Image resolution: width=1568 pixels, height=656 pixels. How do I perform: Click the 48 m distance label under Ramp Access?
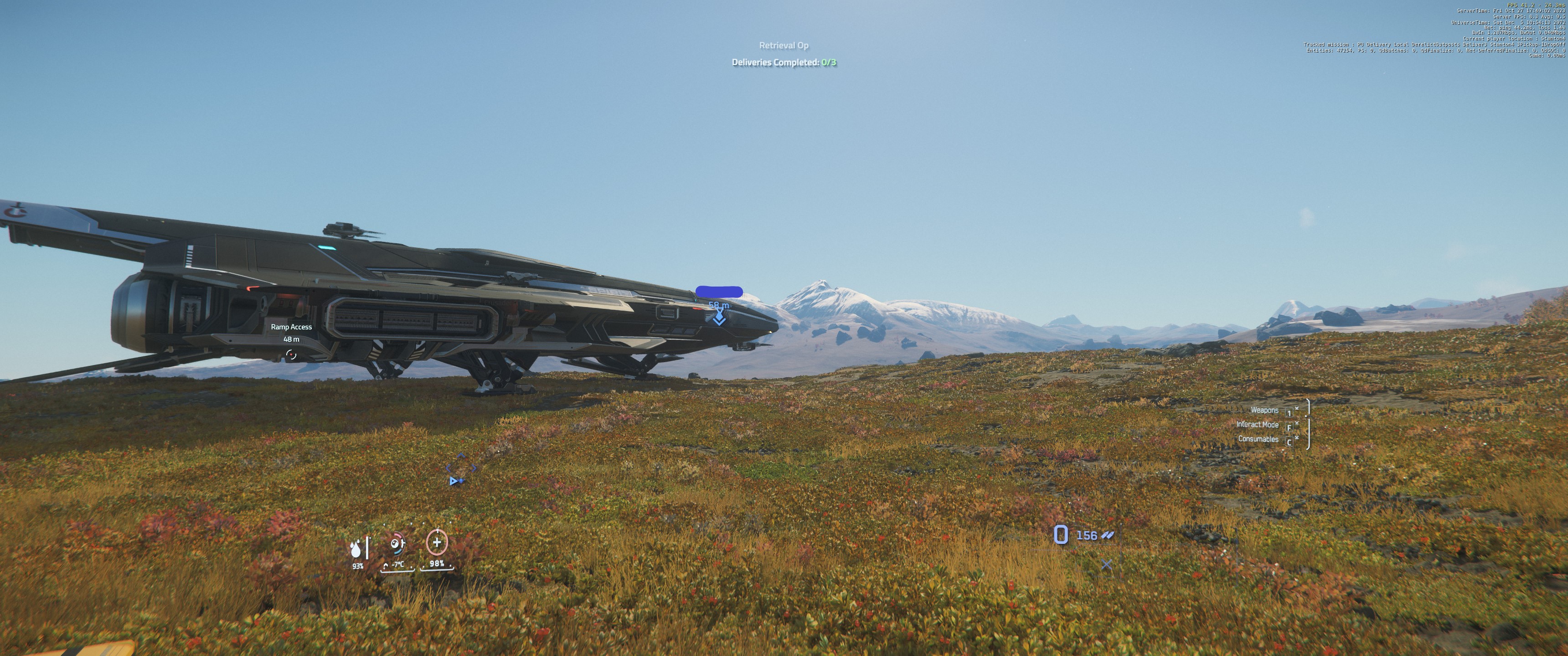click(291, 338)
